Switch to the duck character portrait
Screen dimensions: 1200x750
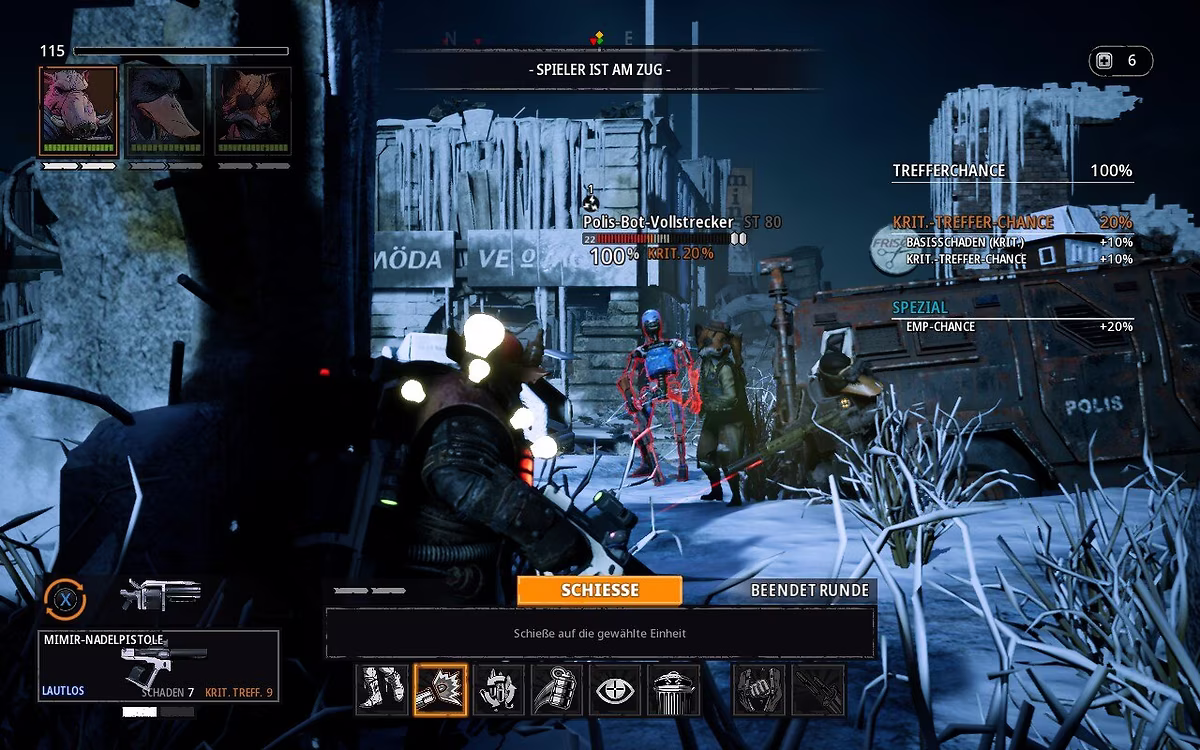click(166, 111)
